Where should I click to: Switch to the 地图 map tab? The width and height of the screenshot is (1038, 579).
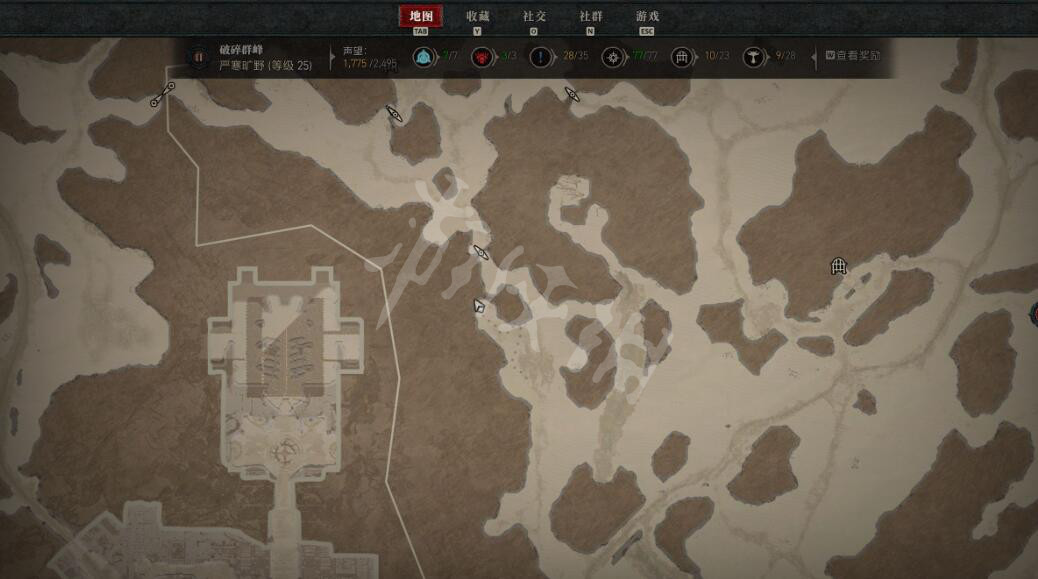[421, 16]
